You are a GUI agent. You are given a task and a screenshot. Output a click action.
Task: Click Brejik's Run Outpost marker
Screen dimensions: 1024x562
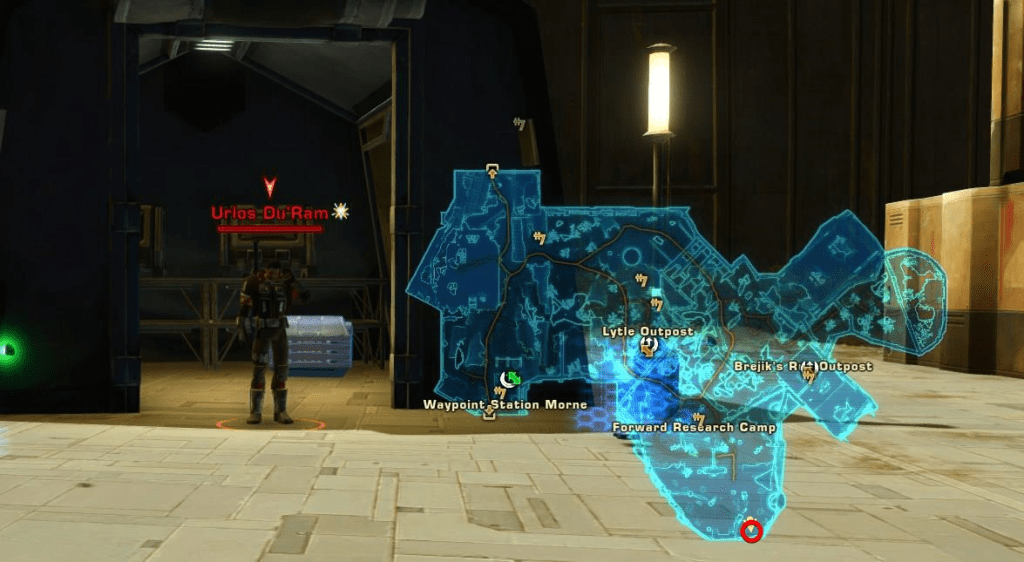808,367
